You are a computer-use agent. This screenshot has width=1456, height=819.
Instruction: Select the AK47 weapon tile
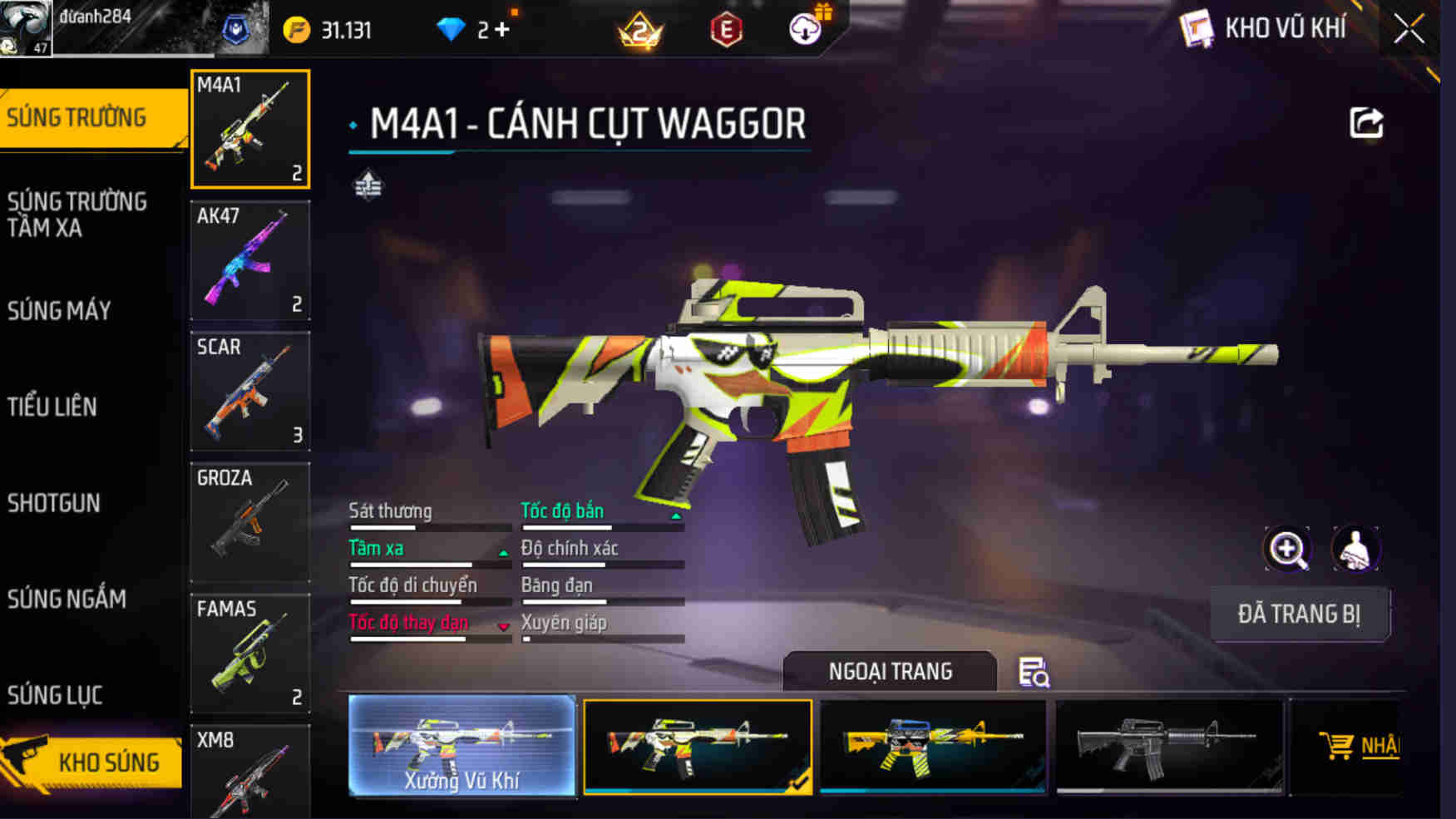(x=250, y=260)
